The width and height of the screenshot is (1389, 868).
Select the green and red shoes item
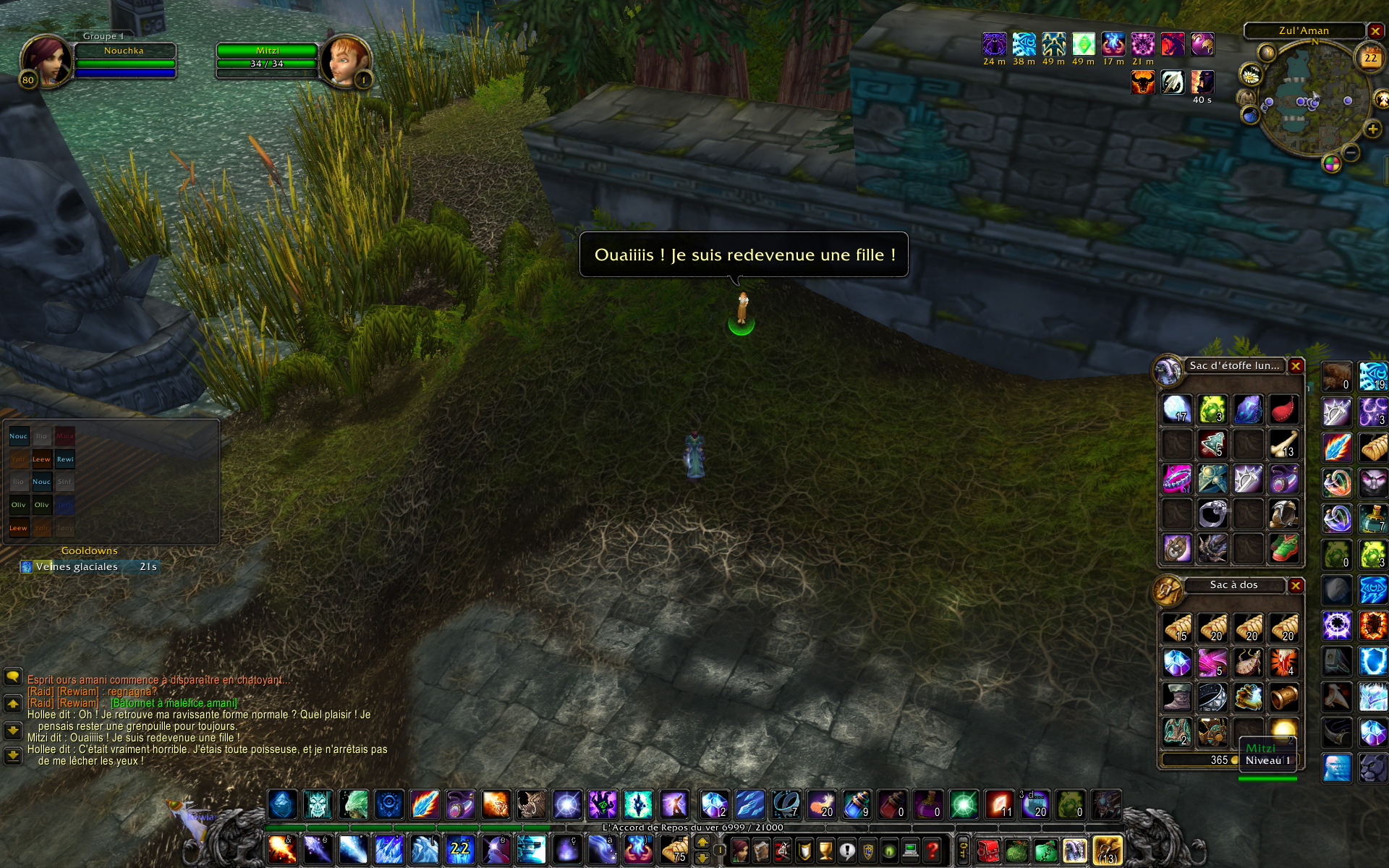[1283, 548]
